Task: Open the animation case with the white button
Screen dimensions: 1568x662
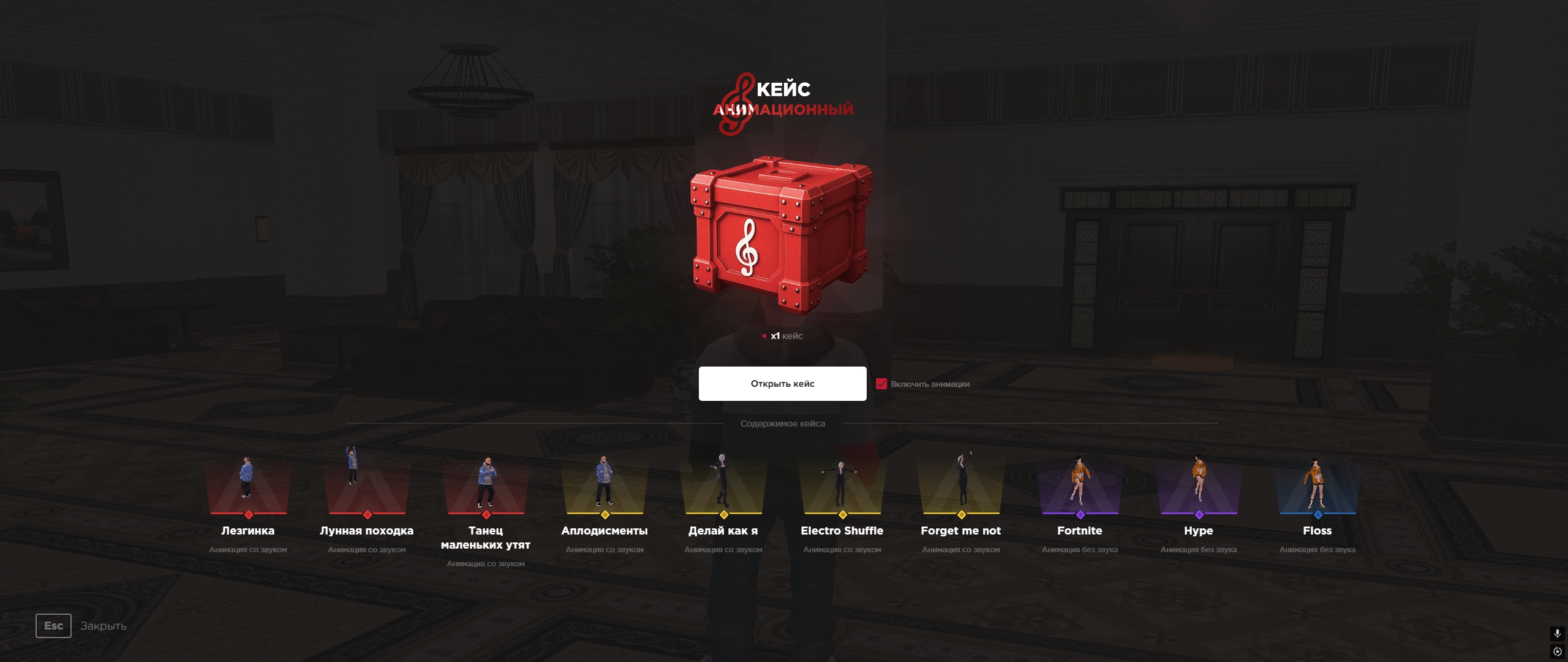Action: click(x=782, y=384)
